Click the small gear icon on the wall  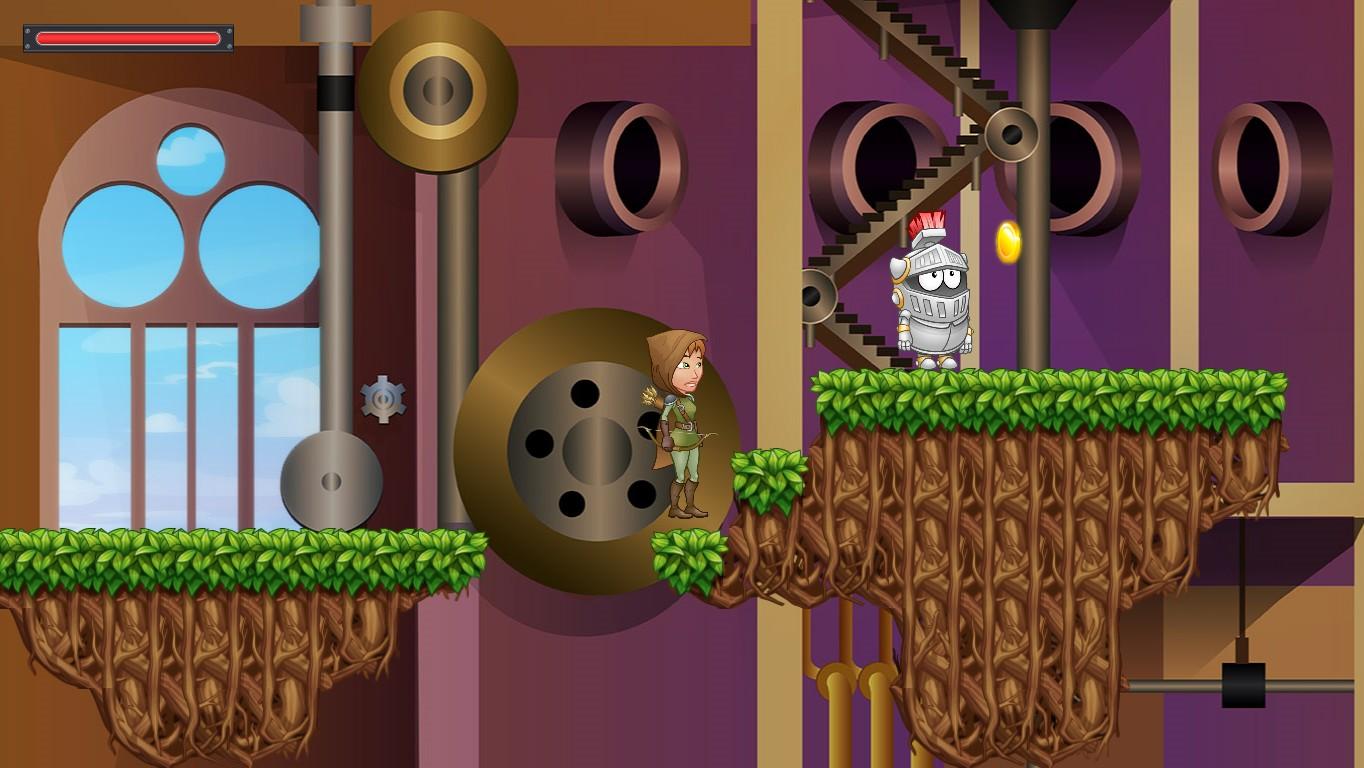click(383, 399)
